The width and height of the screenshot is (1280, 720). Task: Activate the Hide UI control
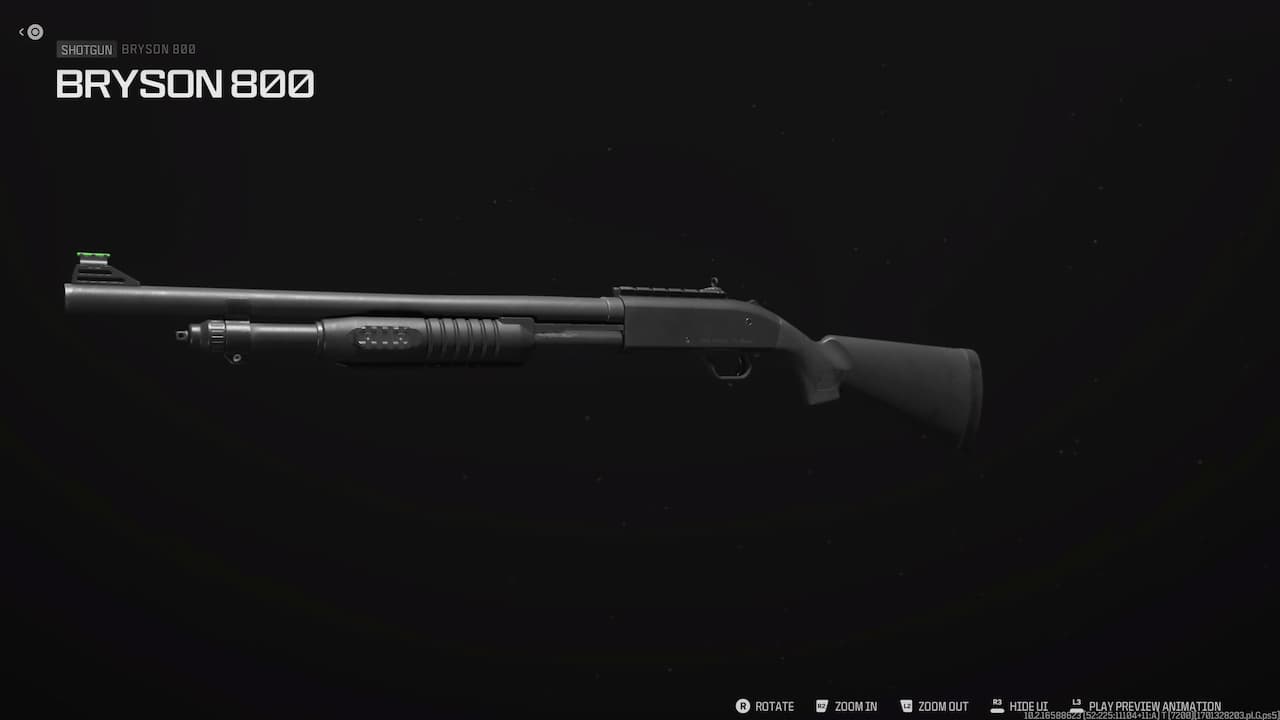click(1028, 706)
